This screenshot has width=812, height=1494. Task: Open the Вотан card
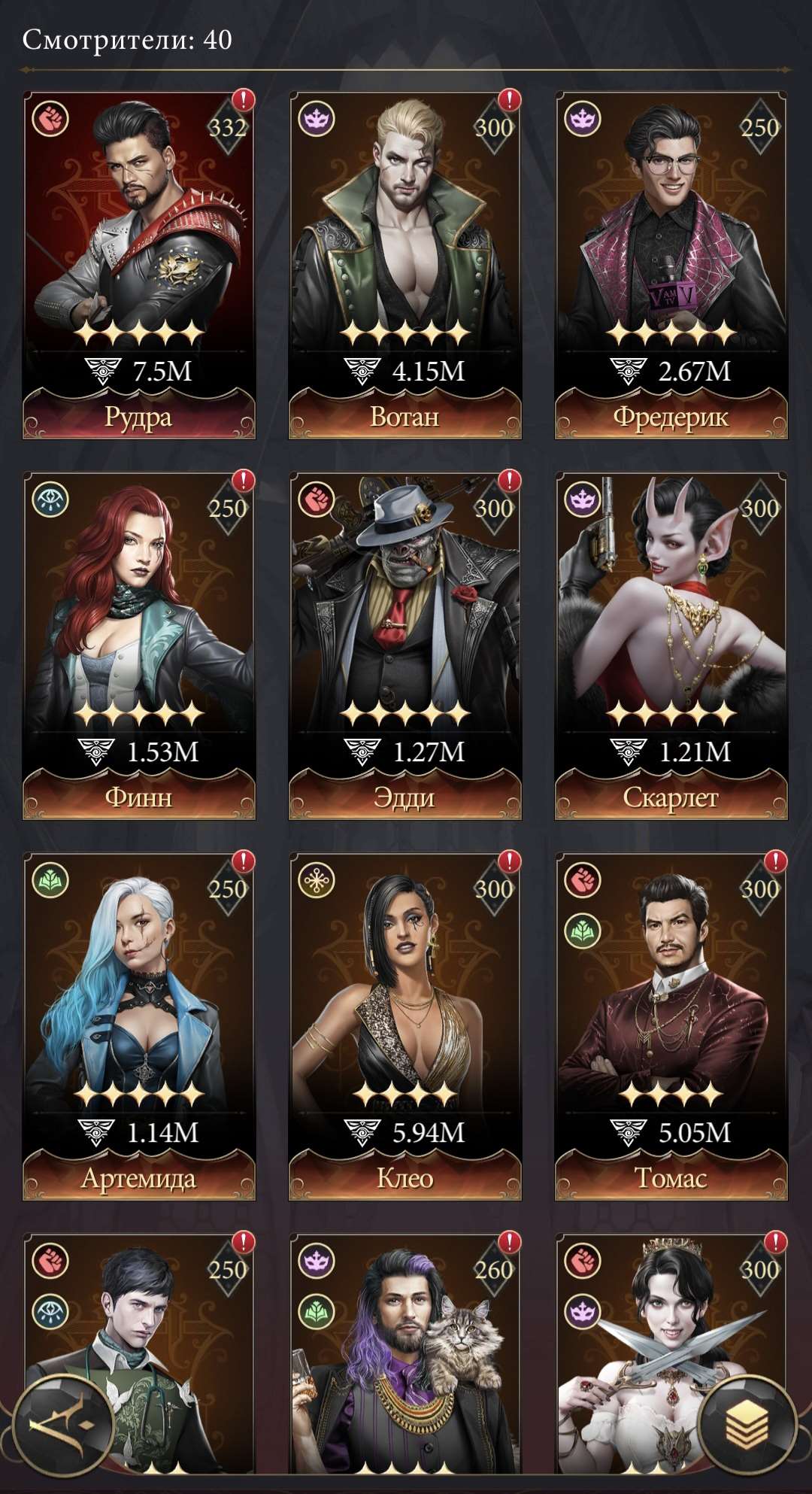(405, 263)
